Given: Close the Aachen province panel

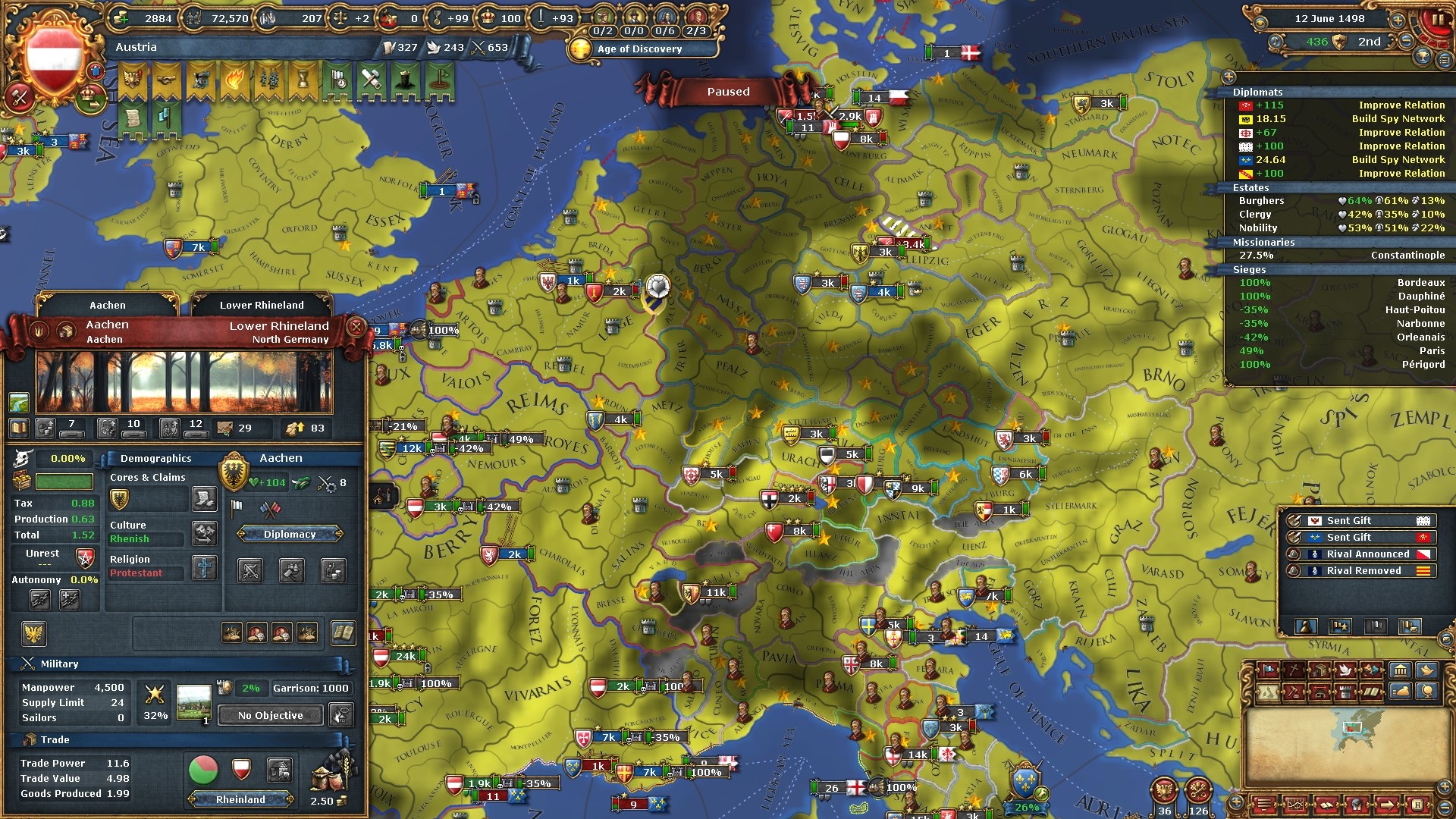Looking at the screenshot, I should coord(356,328).
